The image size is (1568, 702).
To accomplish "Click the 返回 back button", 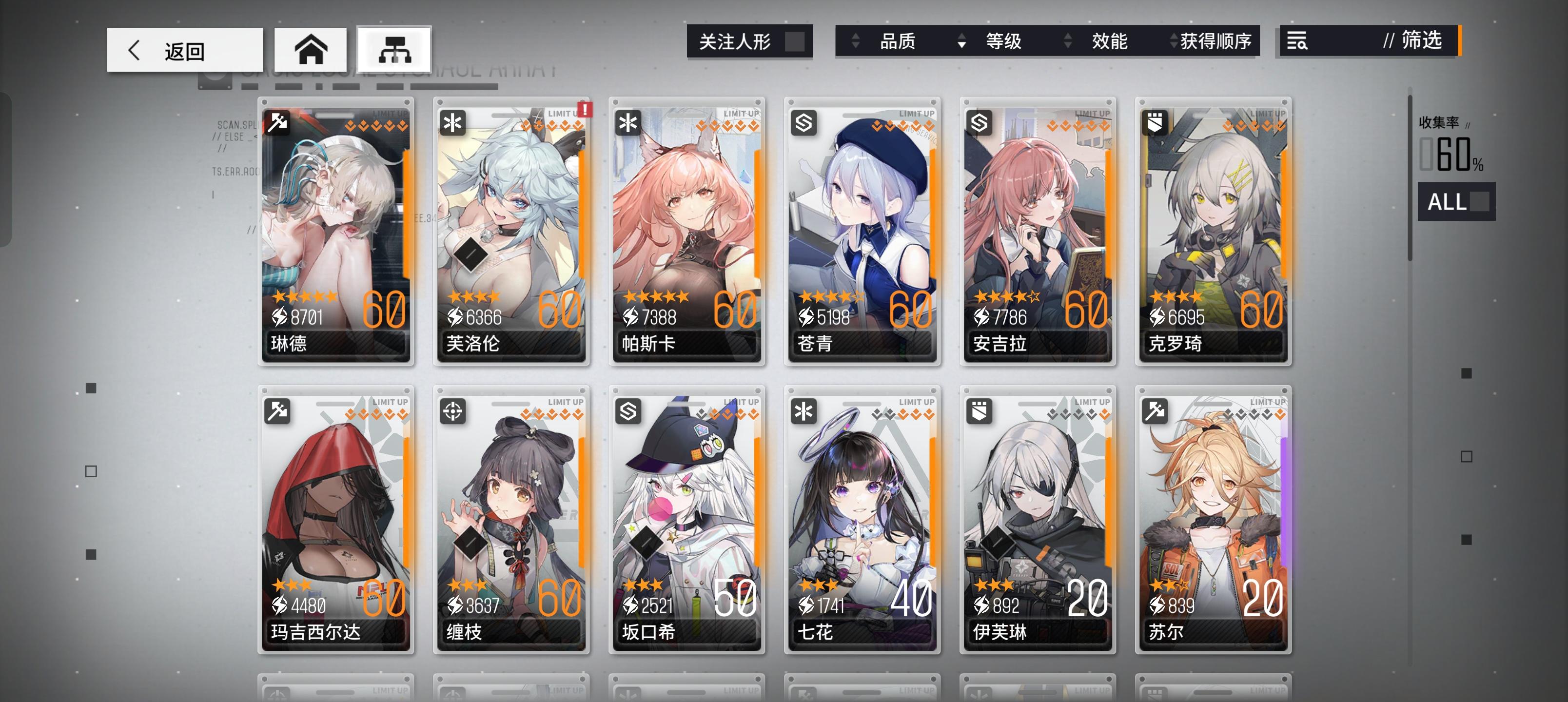I will tap(183, 49).
